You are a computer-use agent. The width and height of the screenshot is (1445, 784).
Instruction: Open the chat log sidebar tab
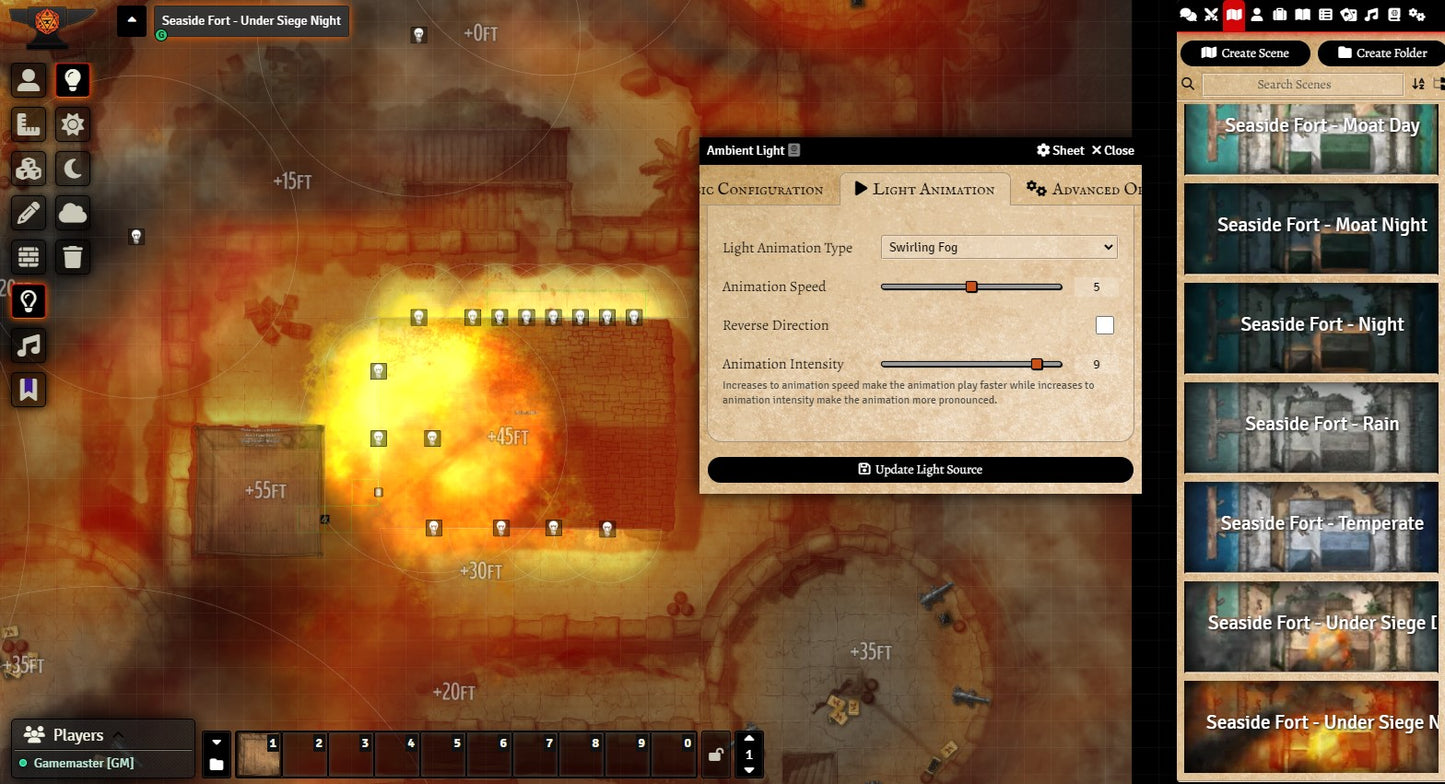pos(1188,14)
